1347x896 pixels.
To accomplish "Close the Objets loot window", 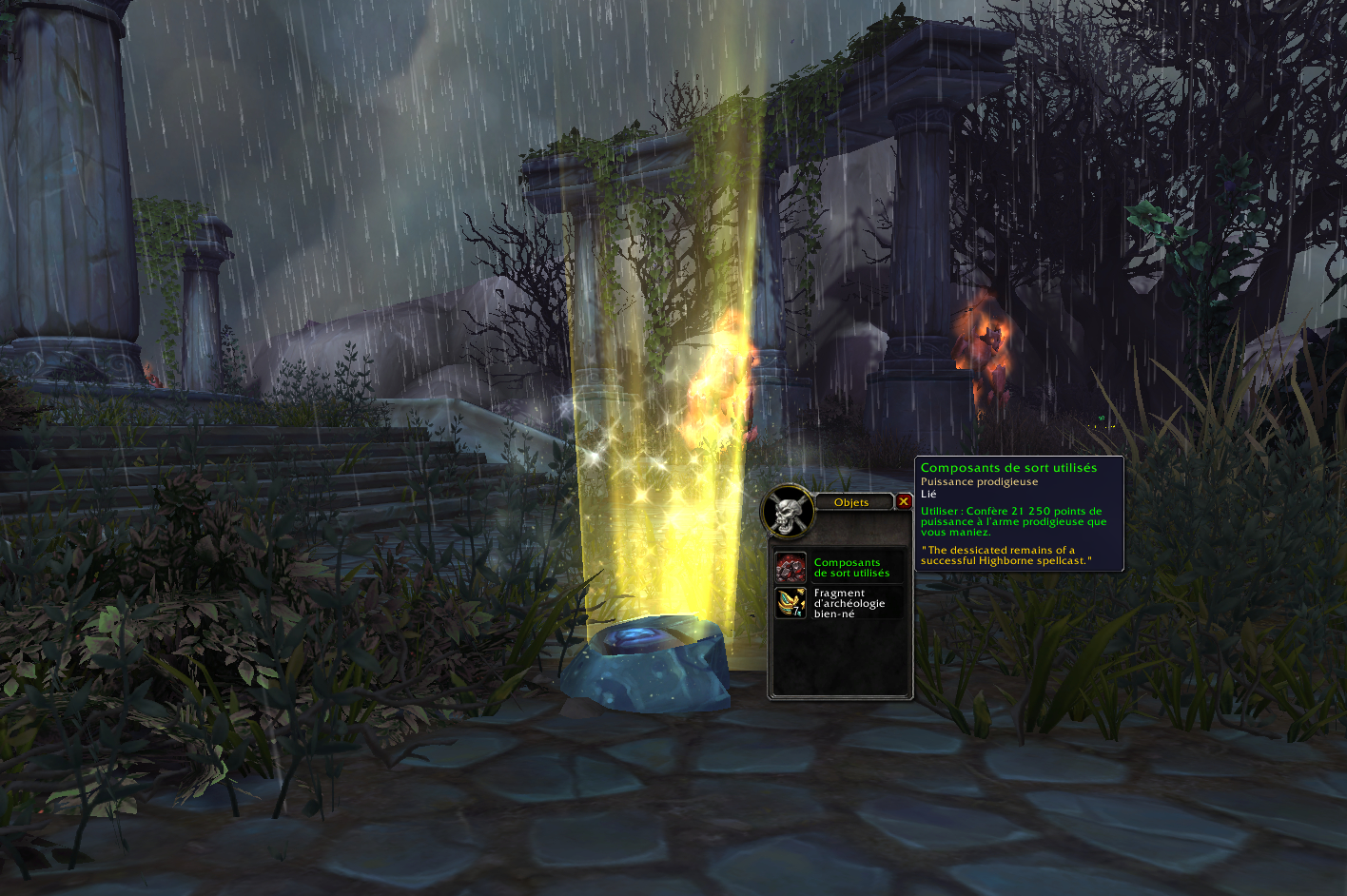I will 904,501.
